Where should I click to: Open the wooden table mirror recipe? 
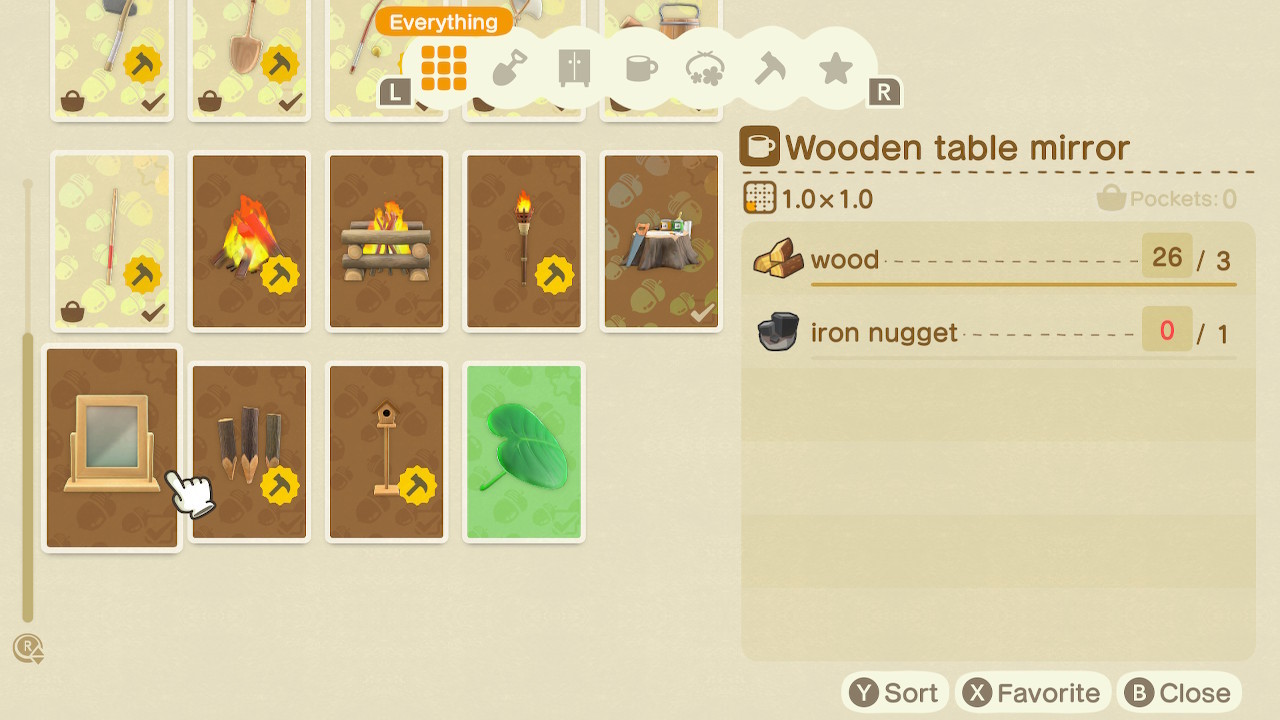click(x=111, y=448)
